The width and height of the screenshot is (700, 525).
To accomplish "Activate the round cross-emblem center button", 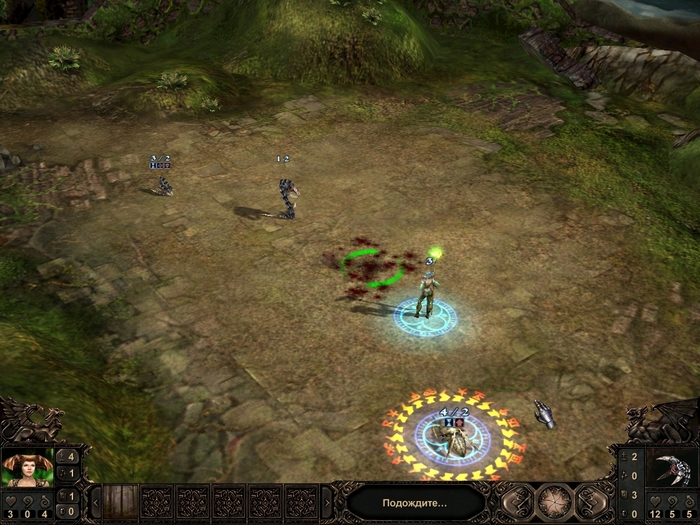I will click(x=554, y=501).
